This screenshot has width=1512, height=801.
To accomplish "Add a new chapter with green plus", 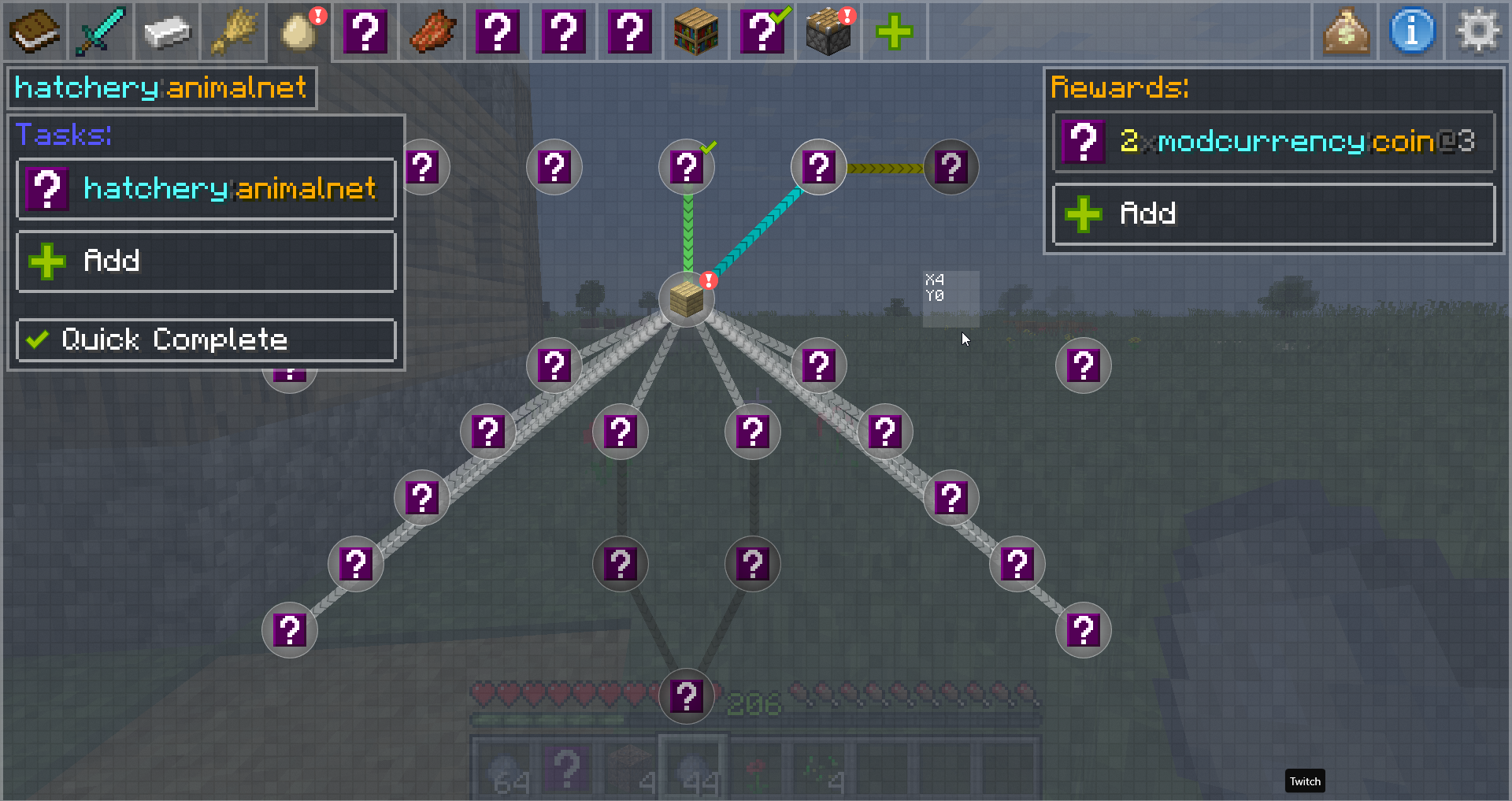I will pos(895,32).
